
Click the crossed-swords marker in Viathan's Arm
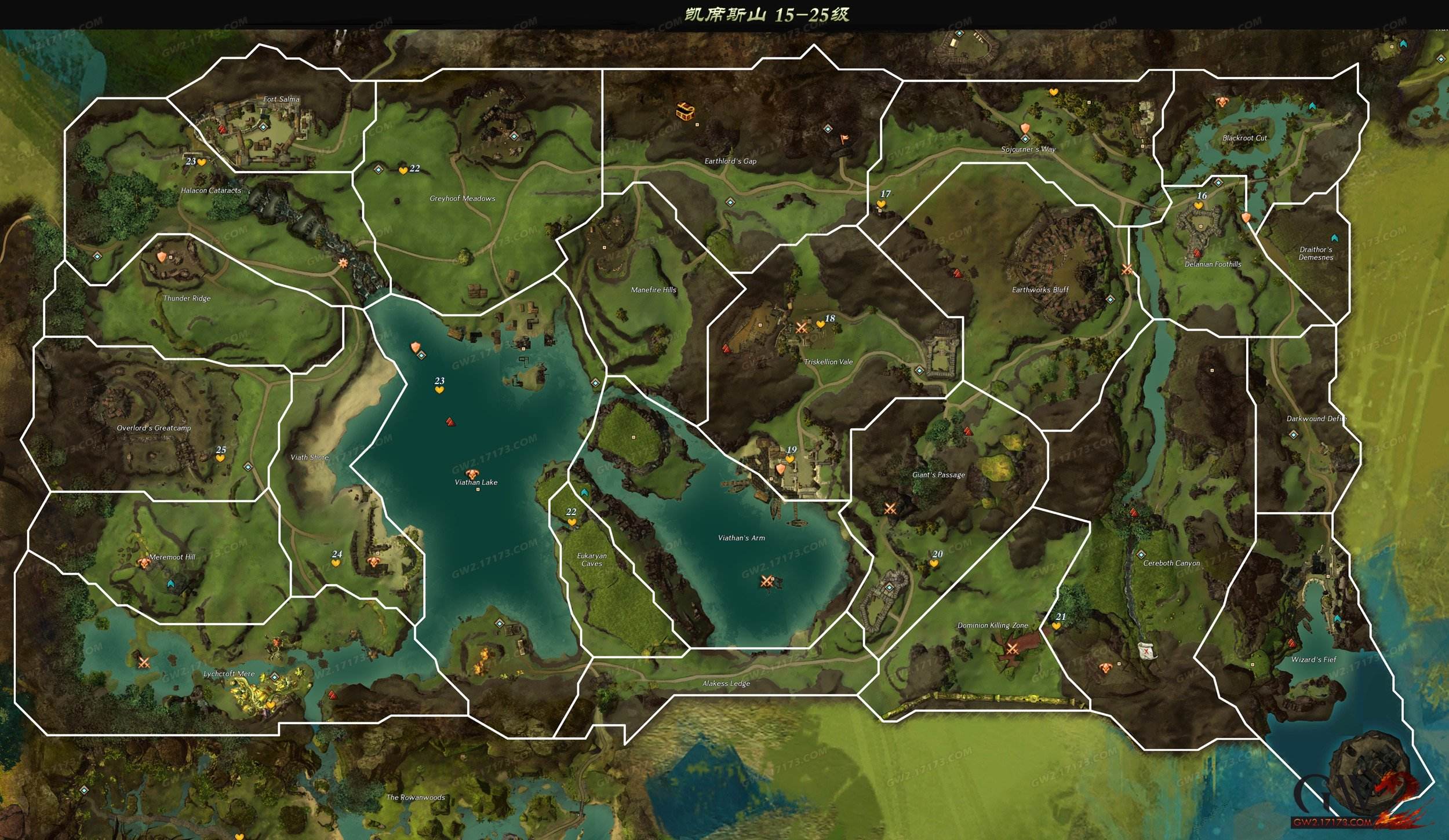click(x=767, y=581)
